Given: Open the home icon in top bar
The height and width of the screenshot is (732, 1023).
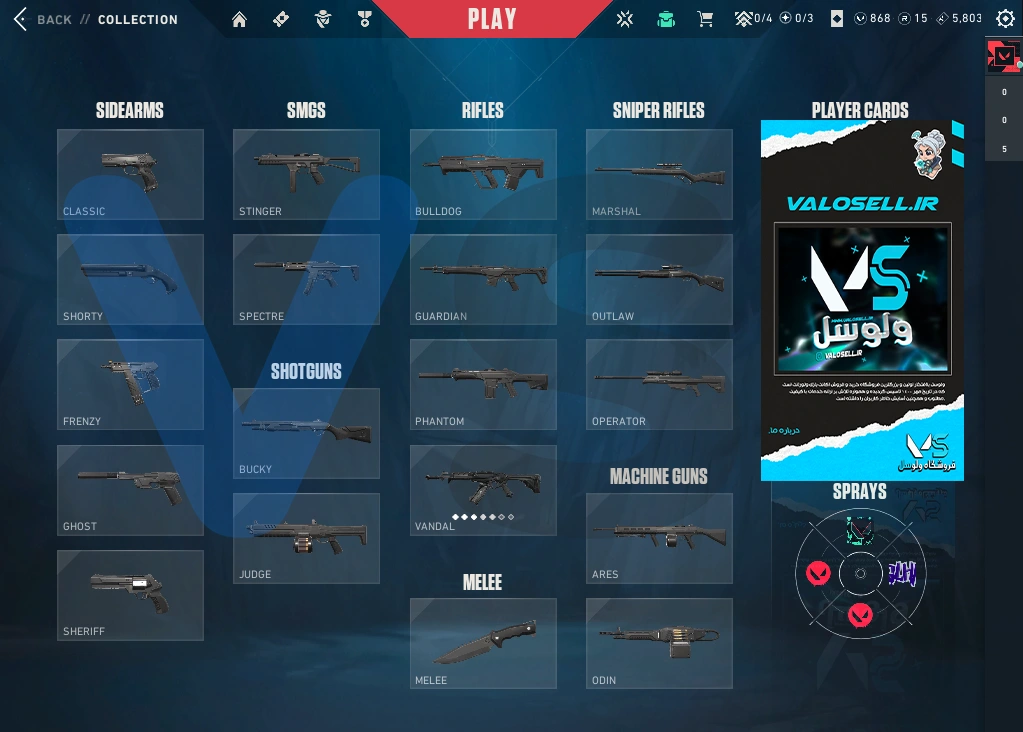Looking at the screenshot, I should click(239, 19).
